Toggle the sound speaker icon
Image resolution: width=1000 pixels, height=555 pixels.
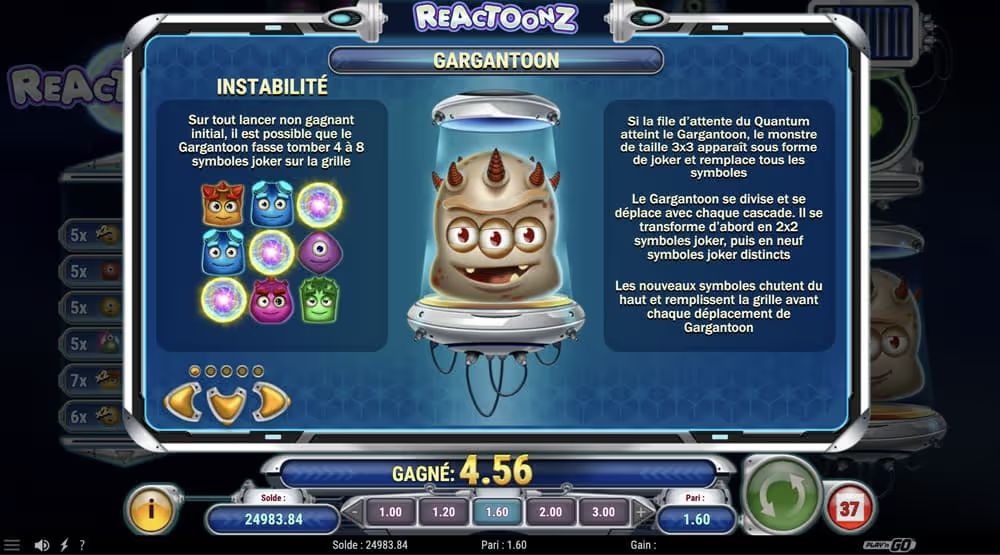pyautogui.click(x=42, y=546)
